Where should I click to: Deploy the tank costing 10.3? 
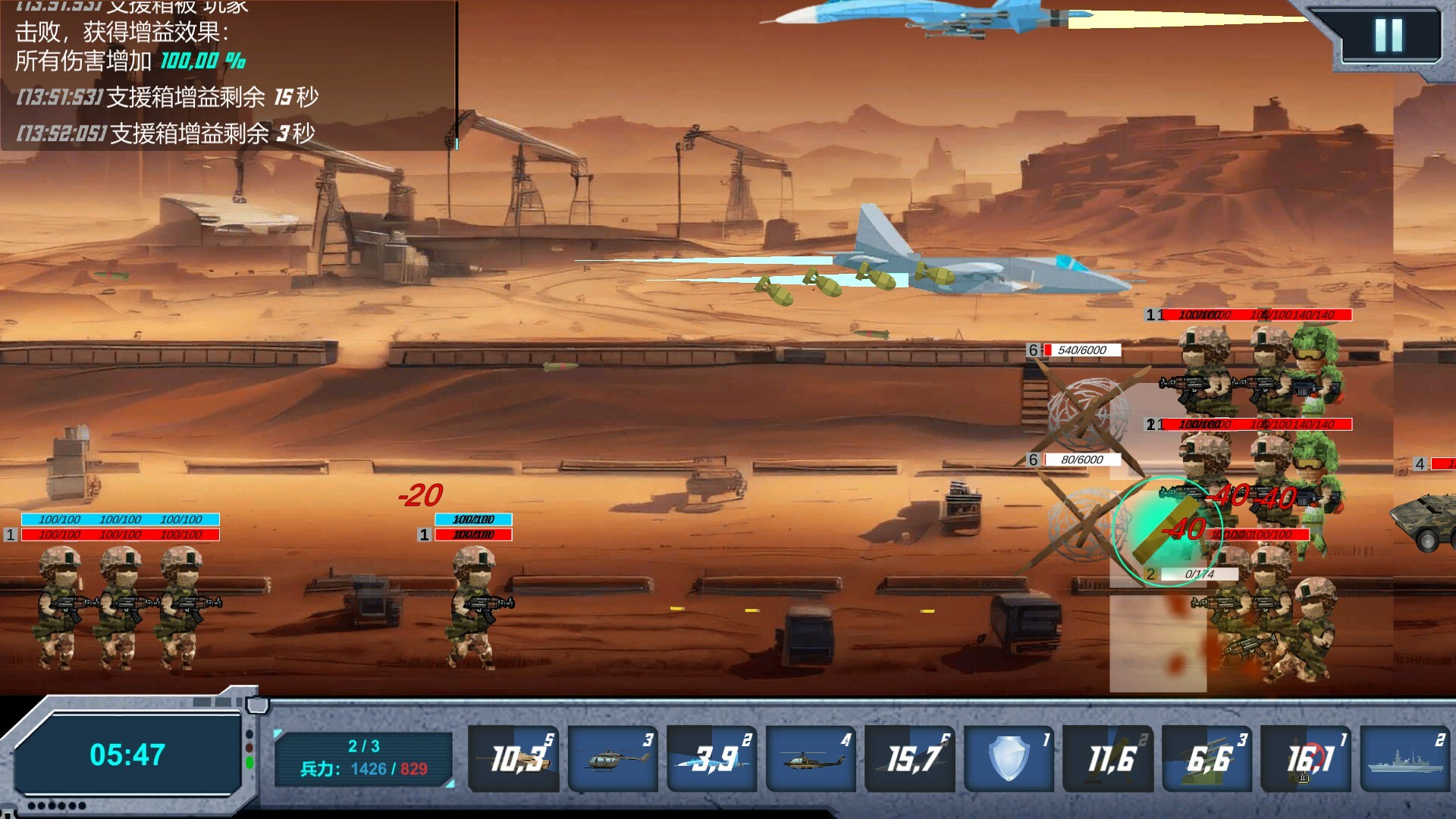click(x=513, y=757)
